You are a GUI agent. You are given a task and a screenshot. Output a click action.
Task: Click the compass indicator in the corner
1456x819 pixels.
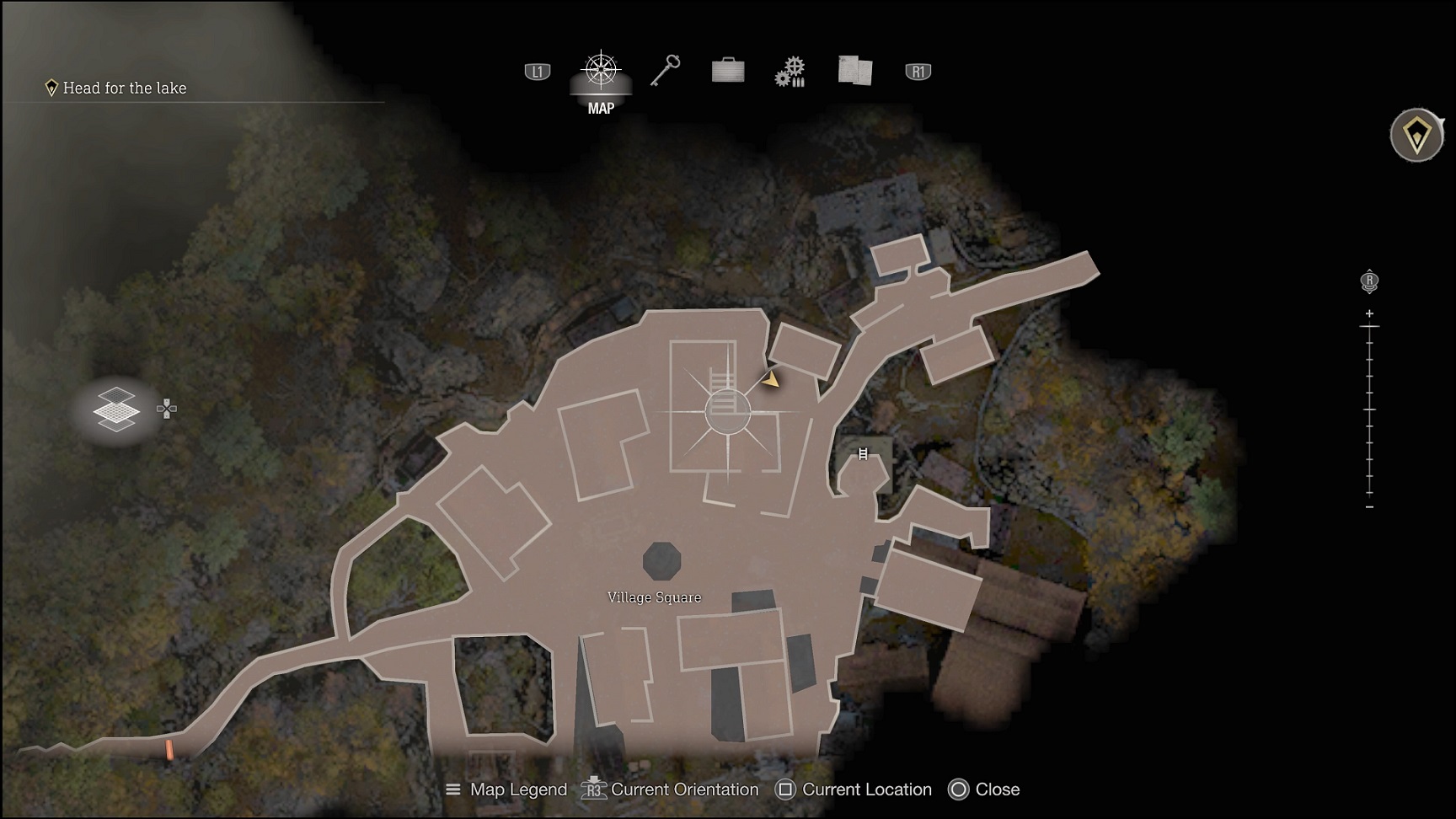(1418, 135)
